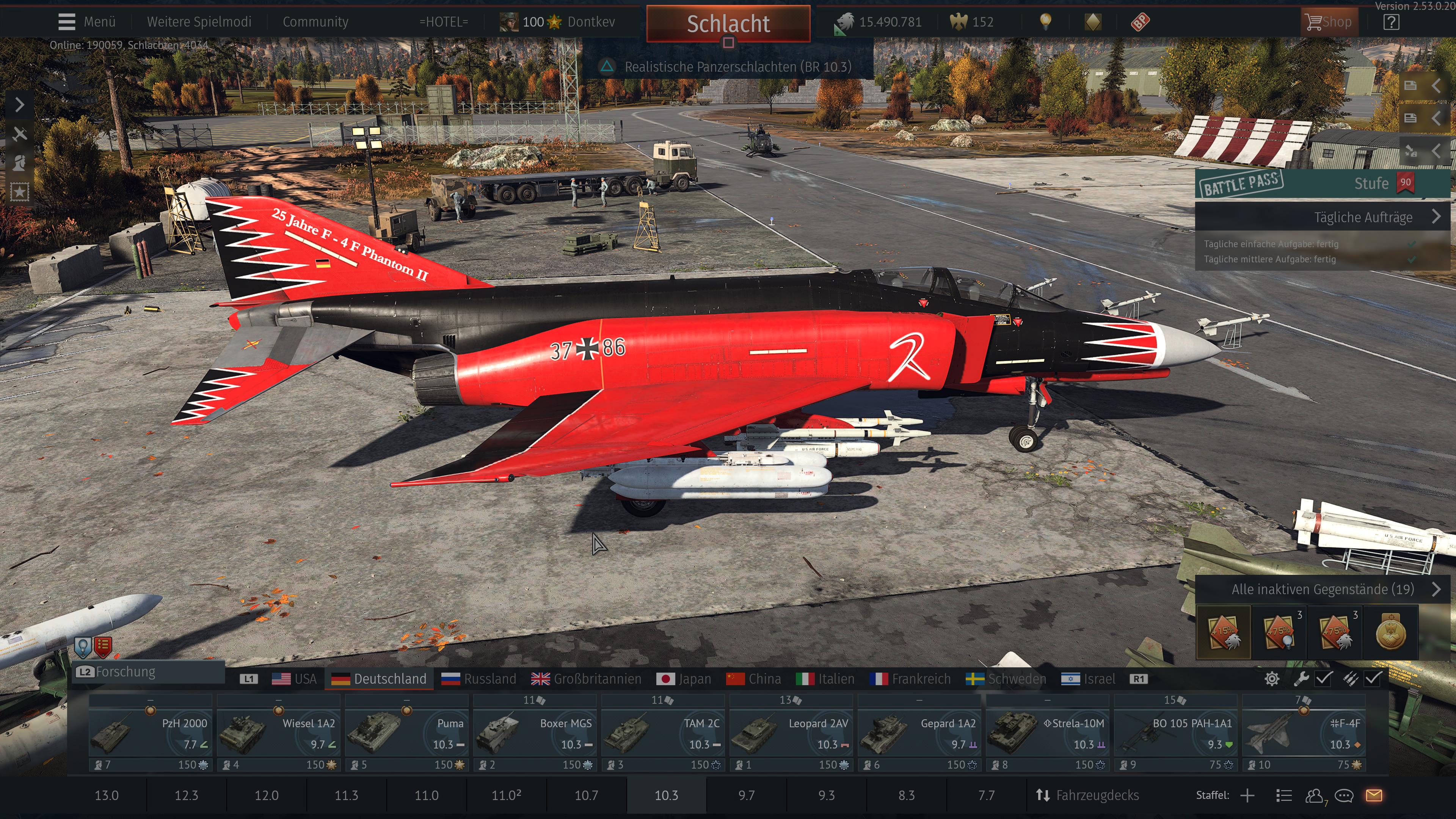Image resolution: width=1456 pixels, height=819 pixels.
Task: Open the Shop
Action: (x=1329, y=22)
